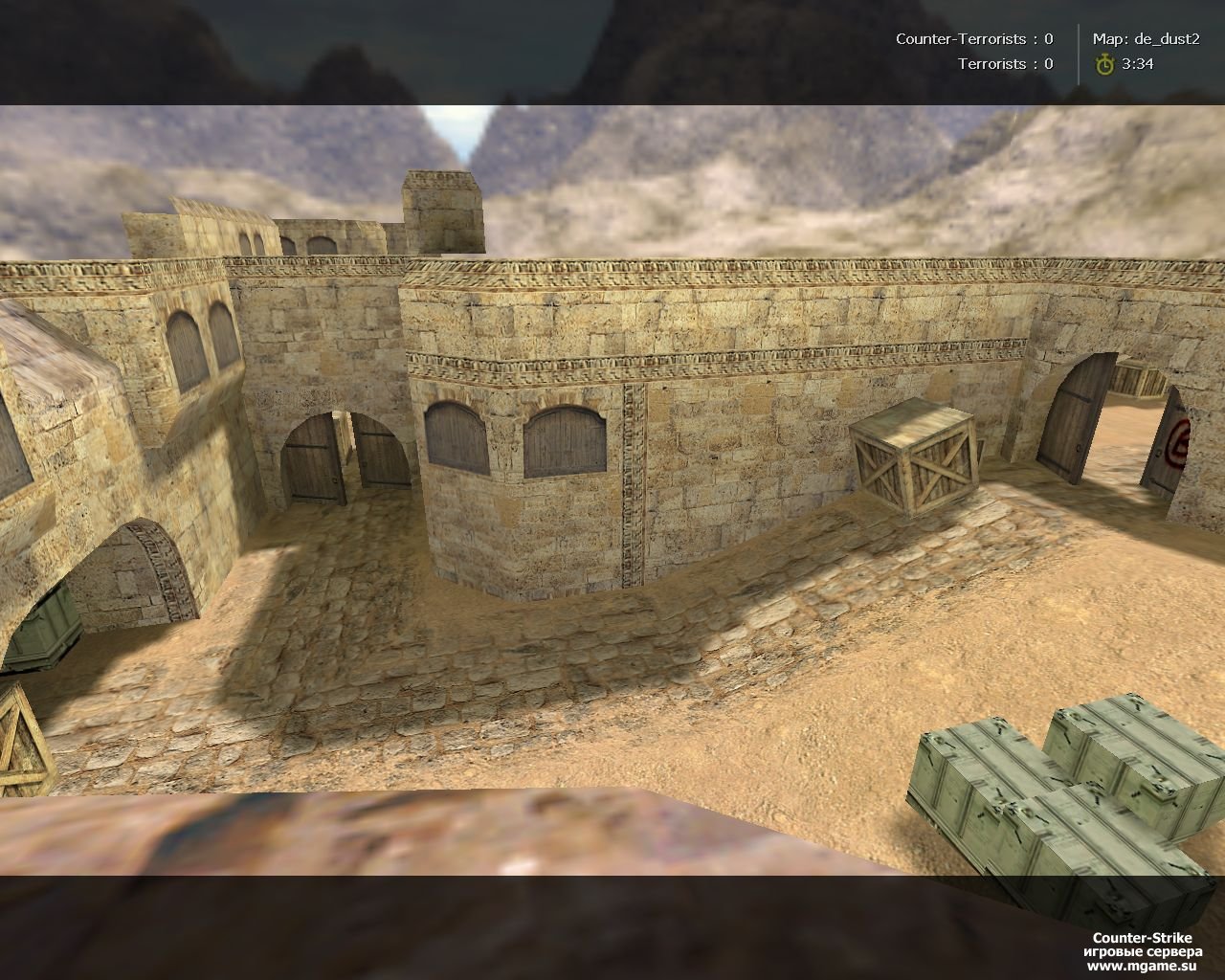Click the wooden crate by the tunnel wall
This screenshot has width=1225, height=980.
tap(914, 459)
